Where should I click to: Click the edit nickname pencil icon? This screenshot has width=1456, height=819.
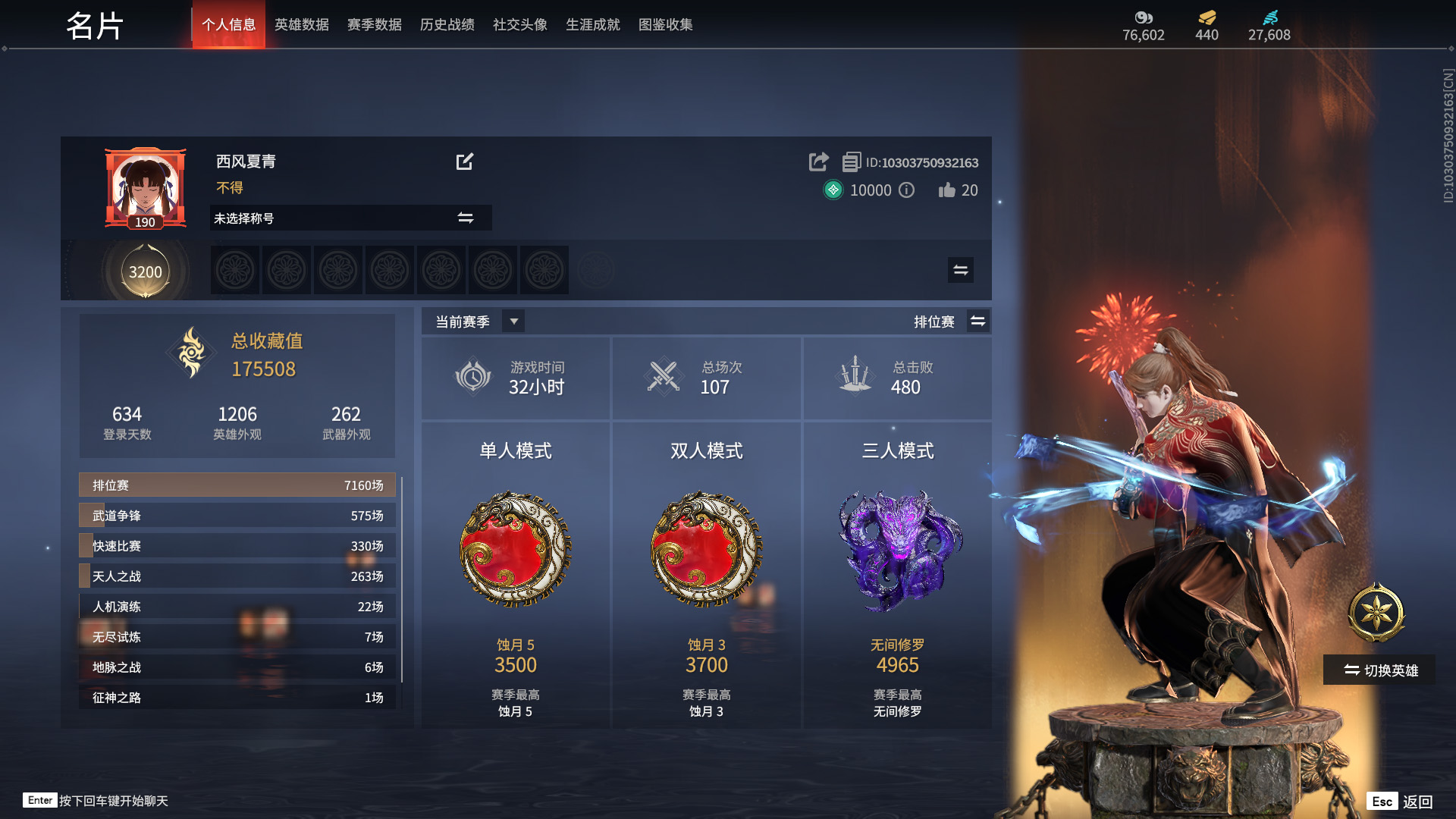tap(466, 162)
